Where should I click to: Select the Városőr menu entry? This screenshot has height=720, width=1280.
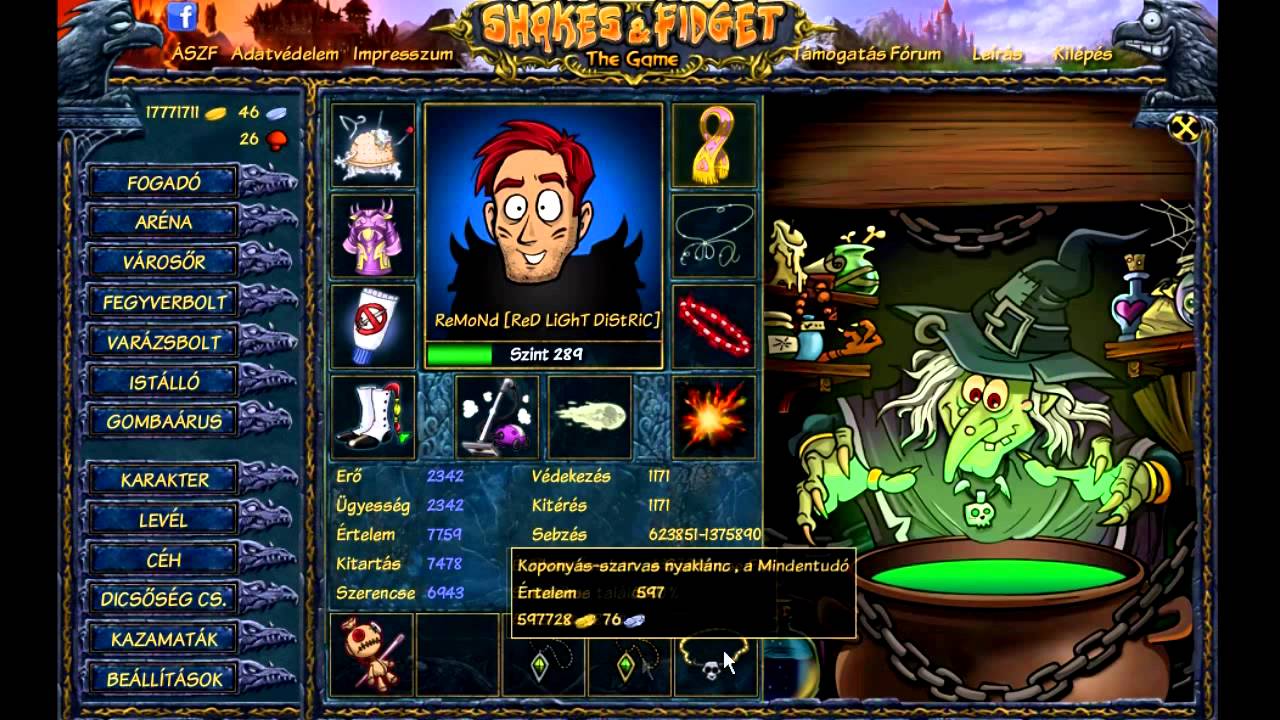click(x=164, y=262)
